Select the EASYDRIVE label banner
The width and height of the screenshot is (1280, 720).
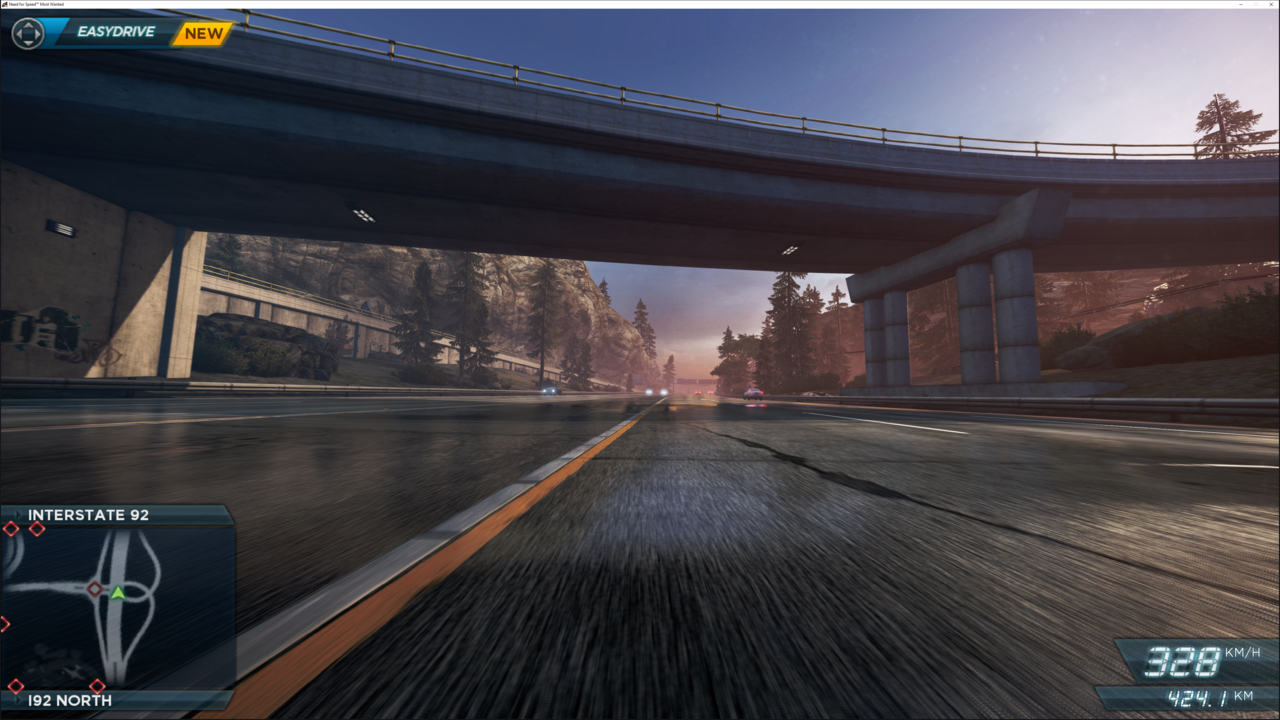[115, 31]
